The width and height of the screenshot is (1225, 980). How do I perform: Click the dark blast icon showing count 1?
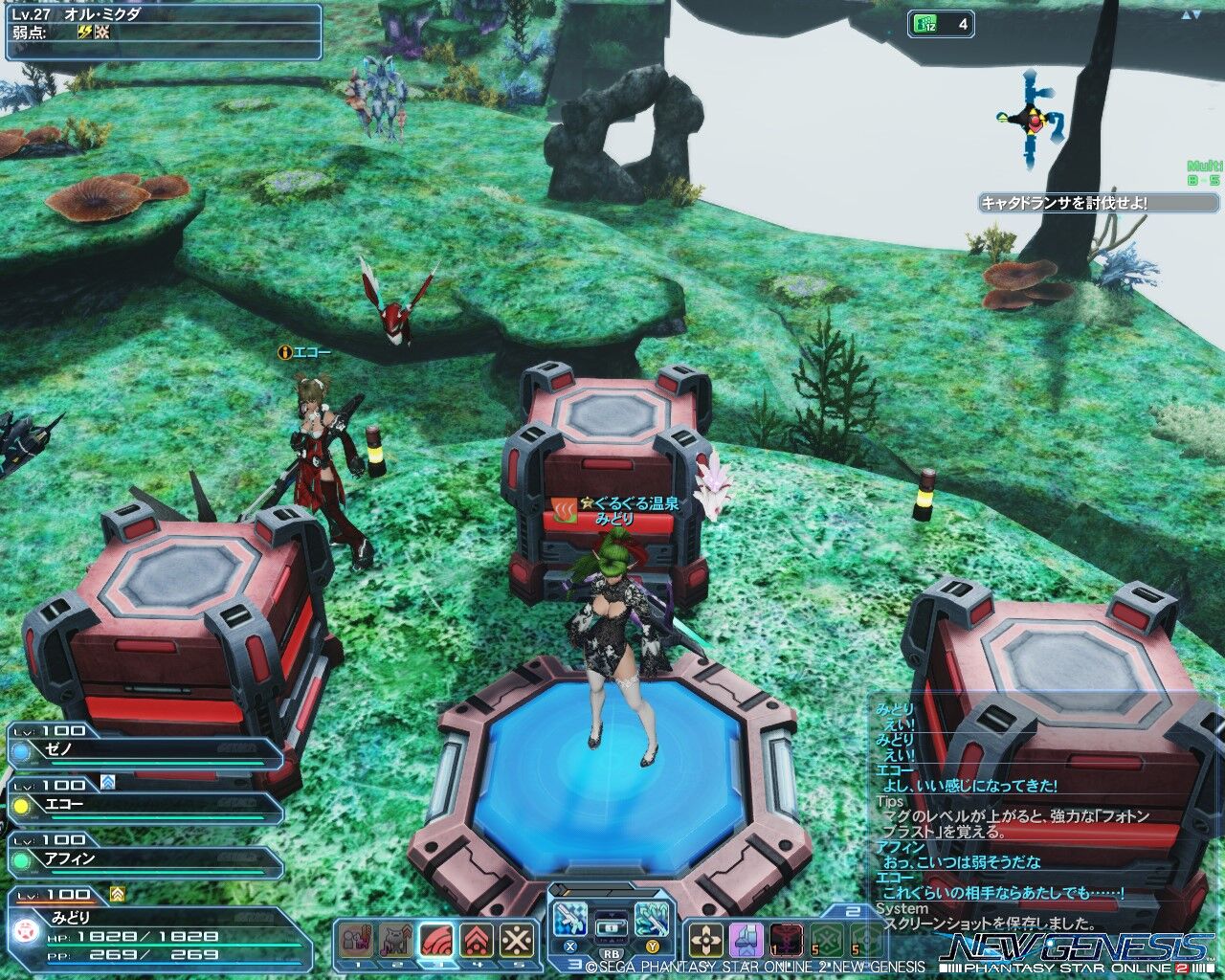coord(786,940)
